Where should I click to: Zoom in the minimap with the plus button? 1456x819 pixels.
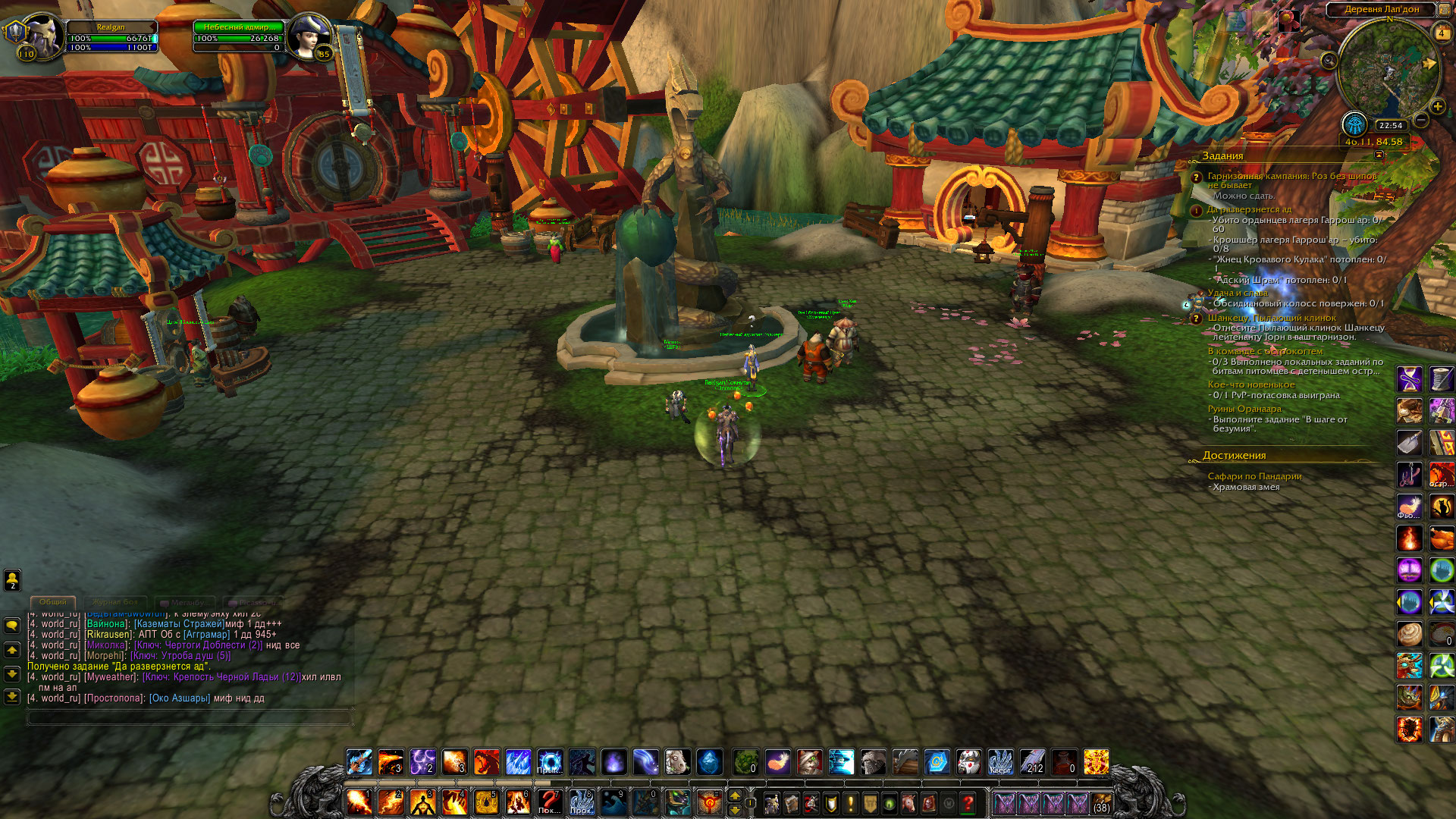pos(1437,107)
